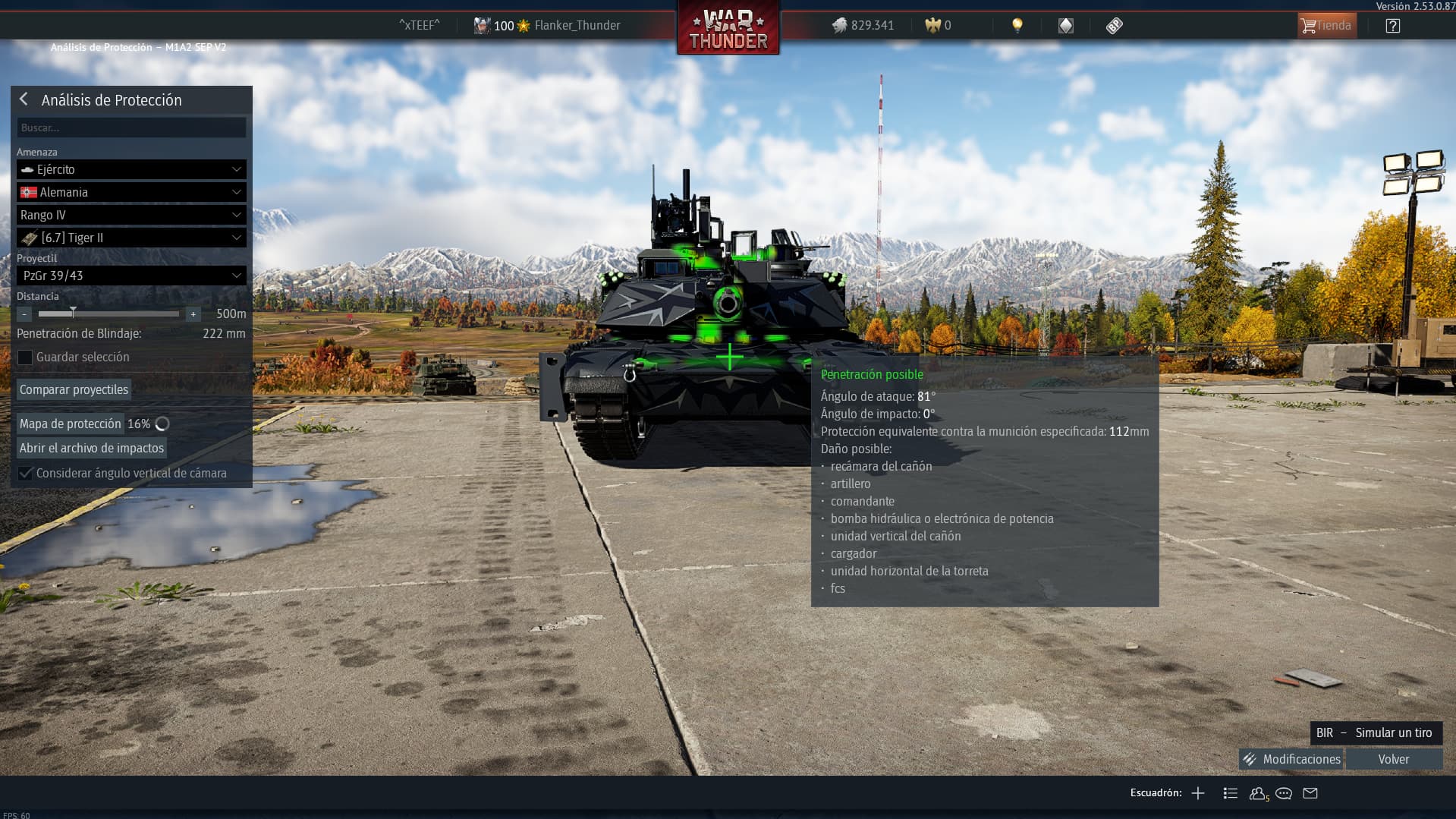This screenshot has width=1456, height=819.
Task: Open the Tienda shop
Action: point(1326,26)
